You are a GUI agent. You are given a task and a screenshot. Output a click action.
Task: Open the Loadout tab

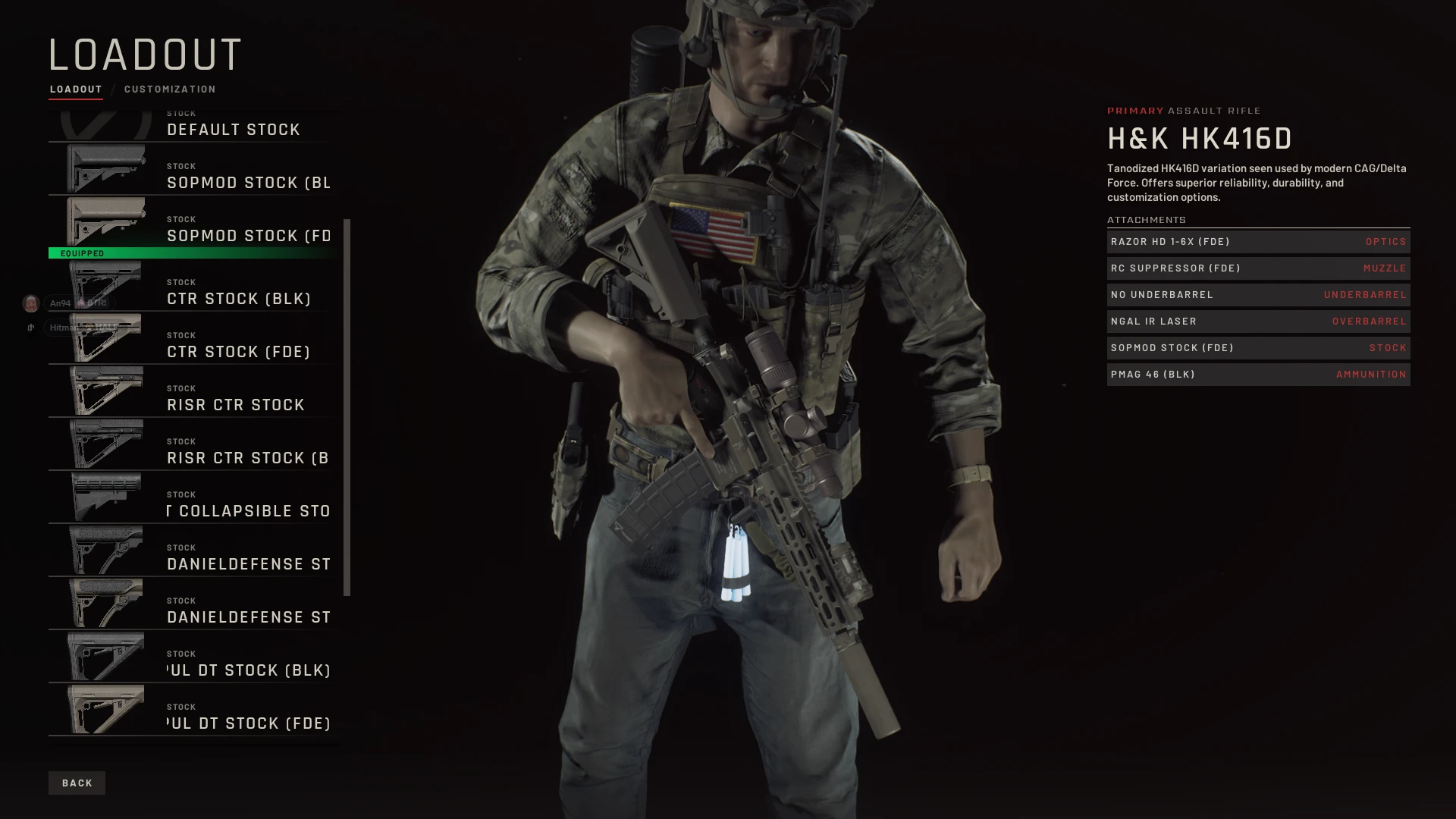click(x=76, y=89)
